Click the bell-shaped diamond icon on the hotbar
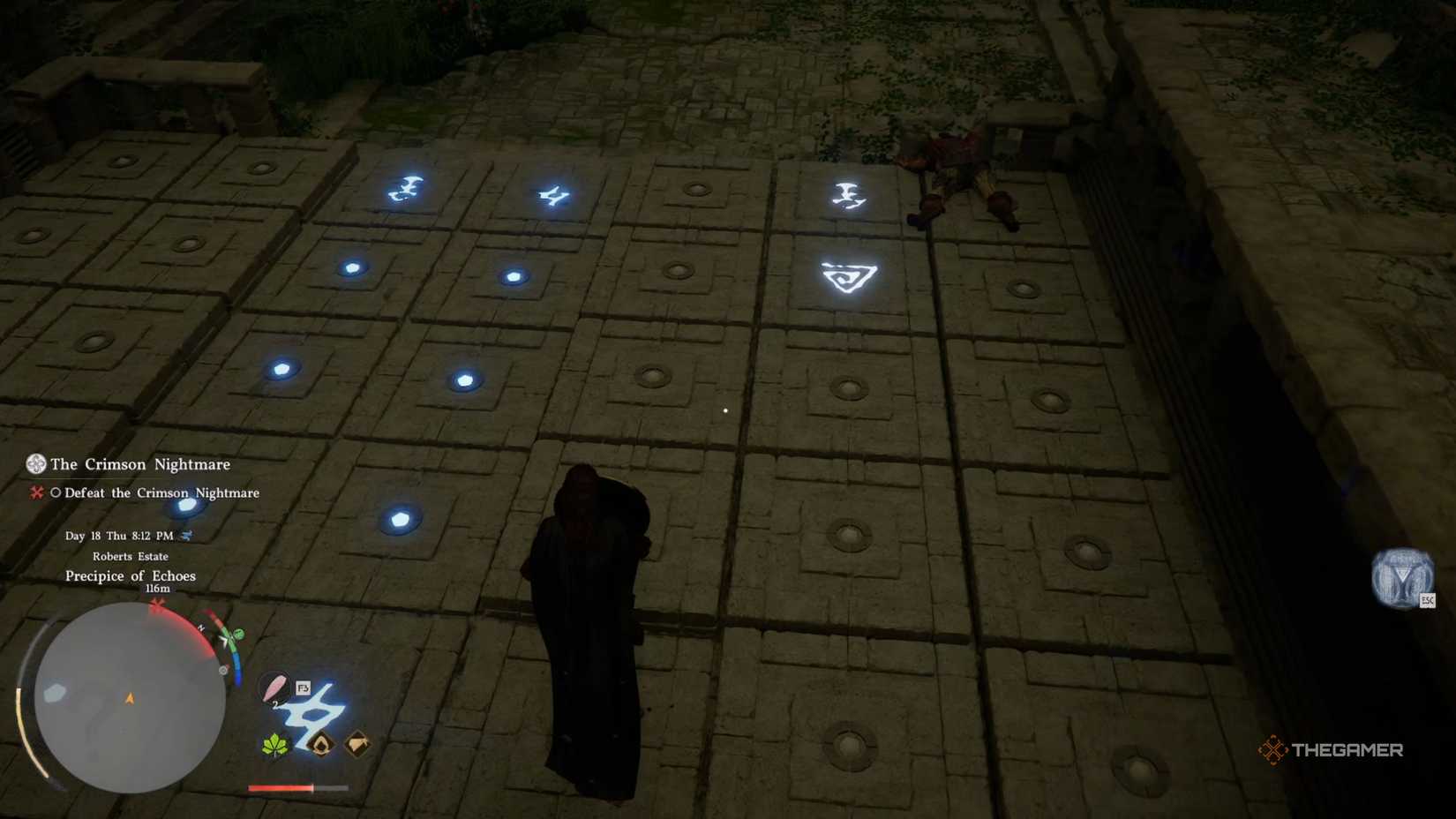Image resolution: width=1456 pixels, height=819 pixels. tap(356, 746)
